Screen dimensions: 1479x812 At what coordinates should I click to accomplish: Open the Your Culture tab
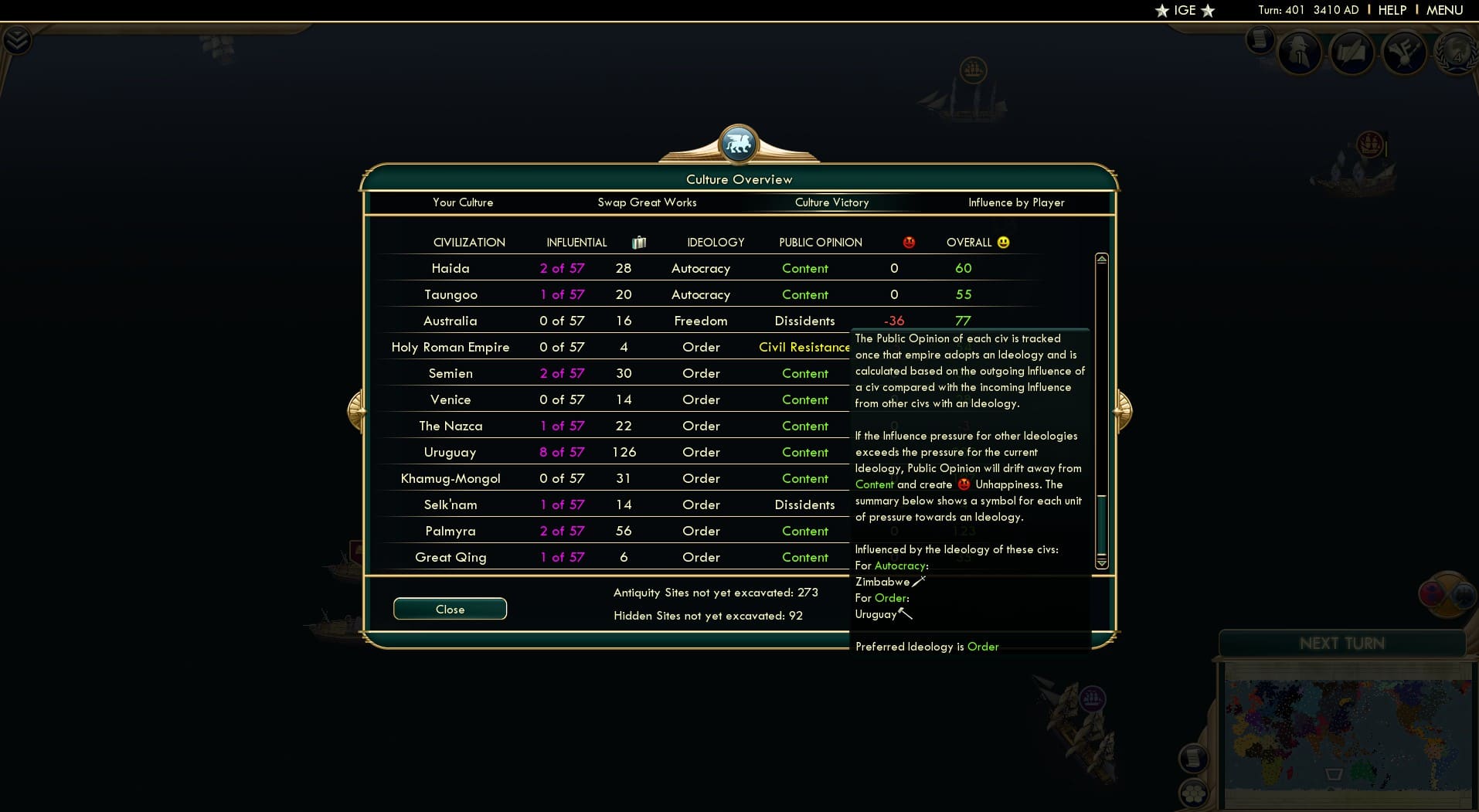(464, 202)
